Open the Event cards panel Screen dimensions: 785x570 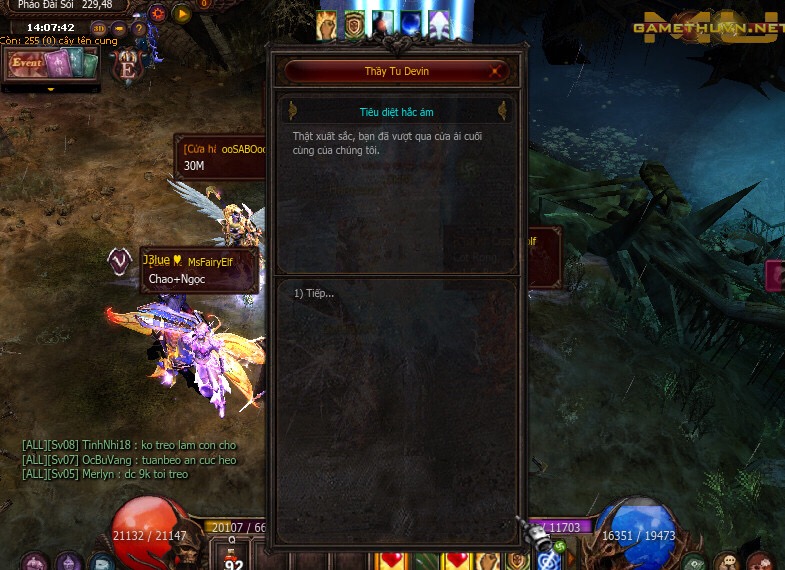tap(52, 65)
